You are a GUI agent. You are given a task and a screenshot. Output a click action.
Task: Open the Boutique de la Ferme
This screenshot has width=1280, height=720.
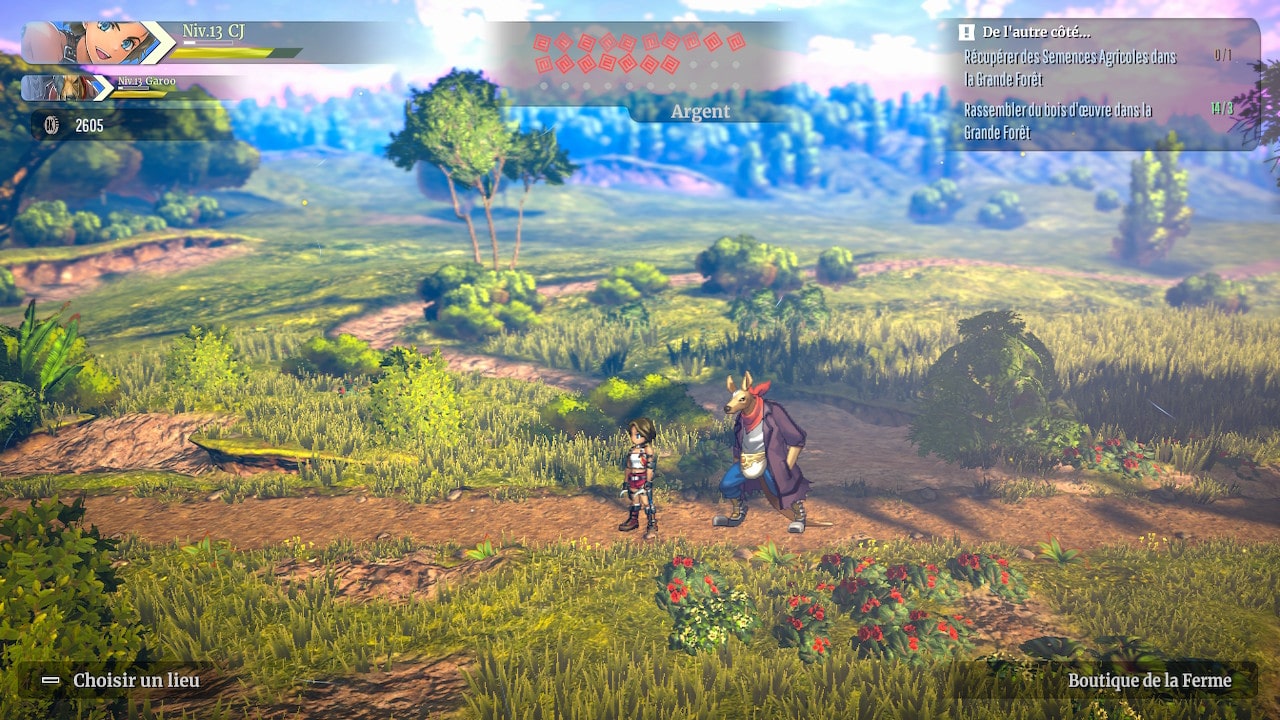[1149, 681]
